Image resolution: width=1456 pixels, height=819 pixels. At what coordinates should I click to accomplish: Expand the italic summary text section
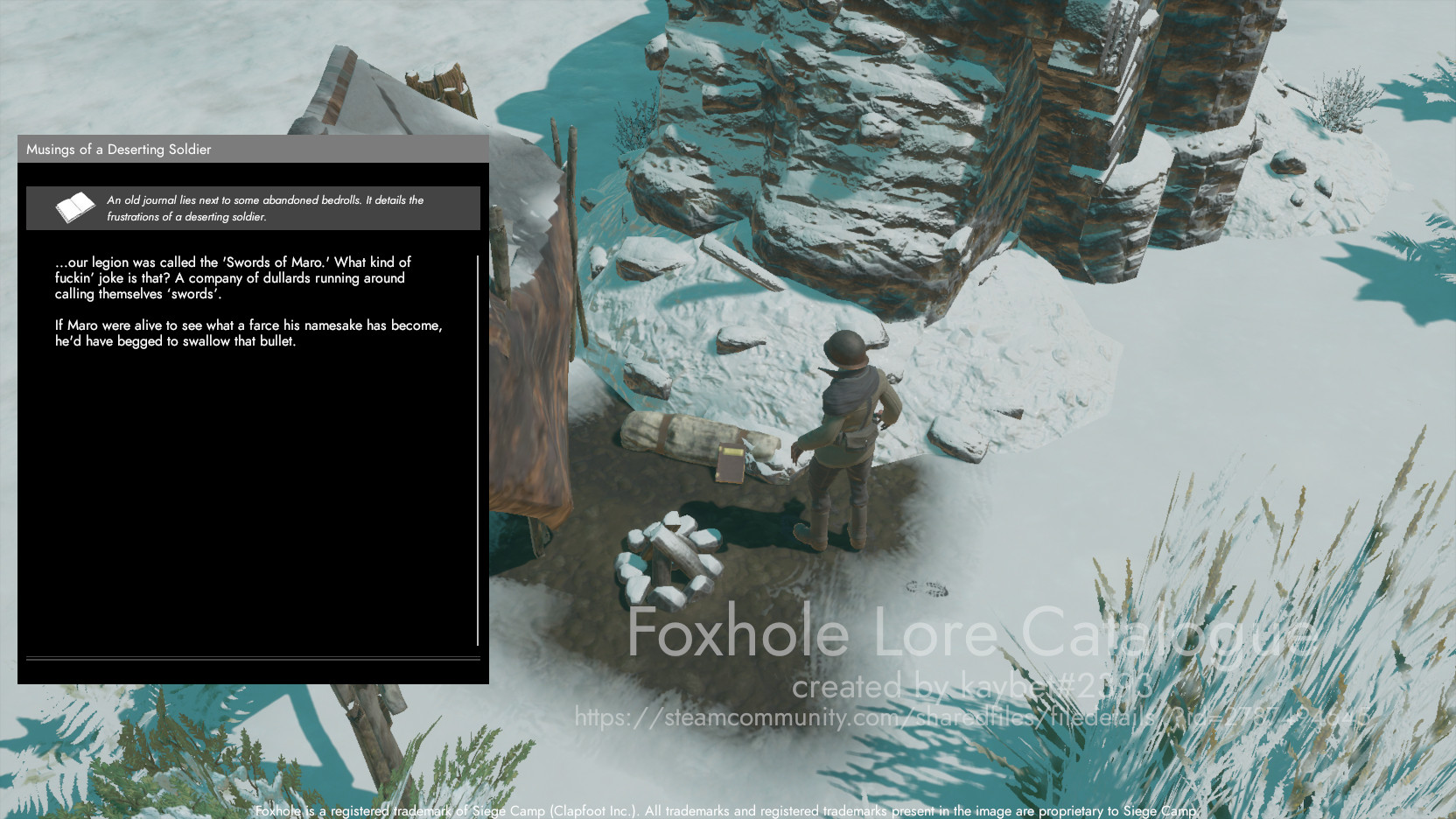click(x=262, y=208)
